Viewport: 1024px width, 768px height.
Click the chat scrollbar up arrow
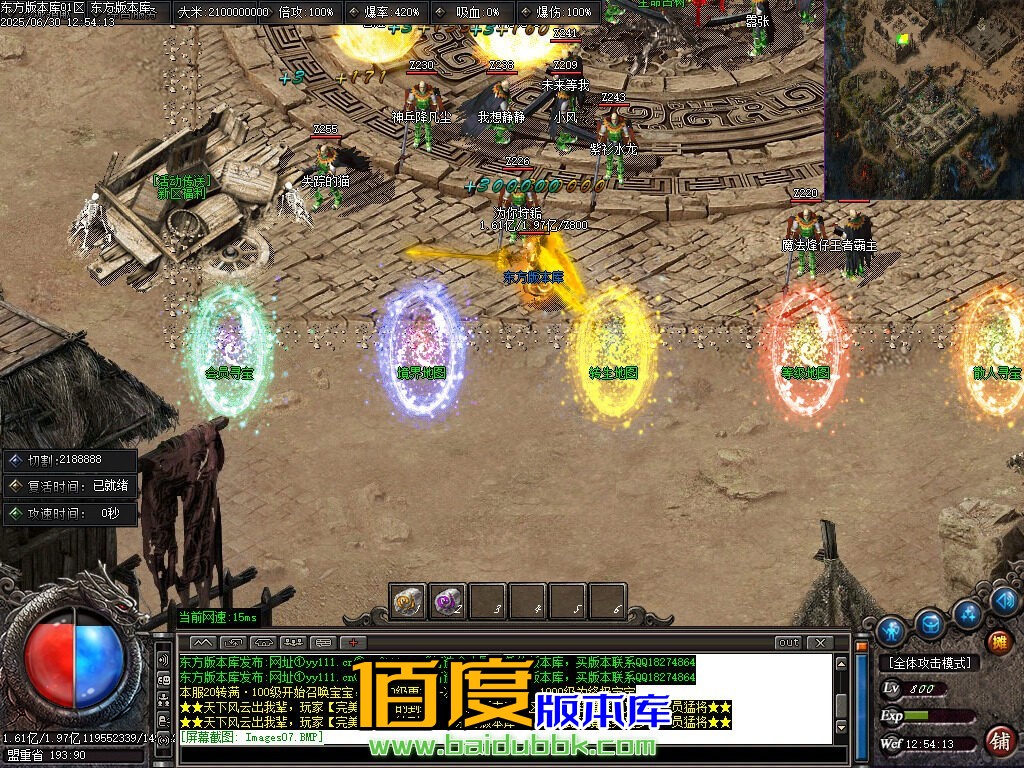[842, 662]
